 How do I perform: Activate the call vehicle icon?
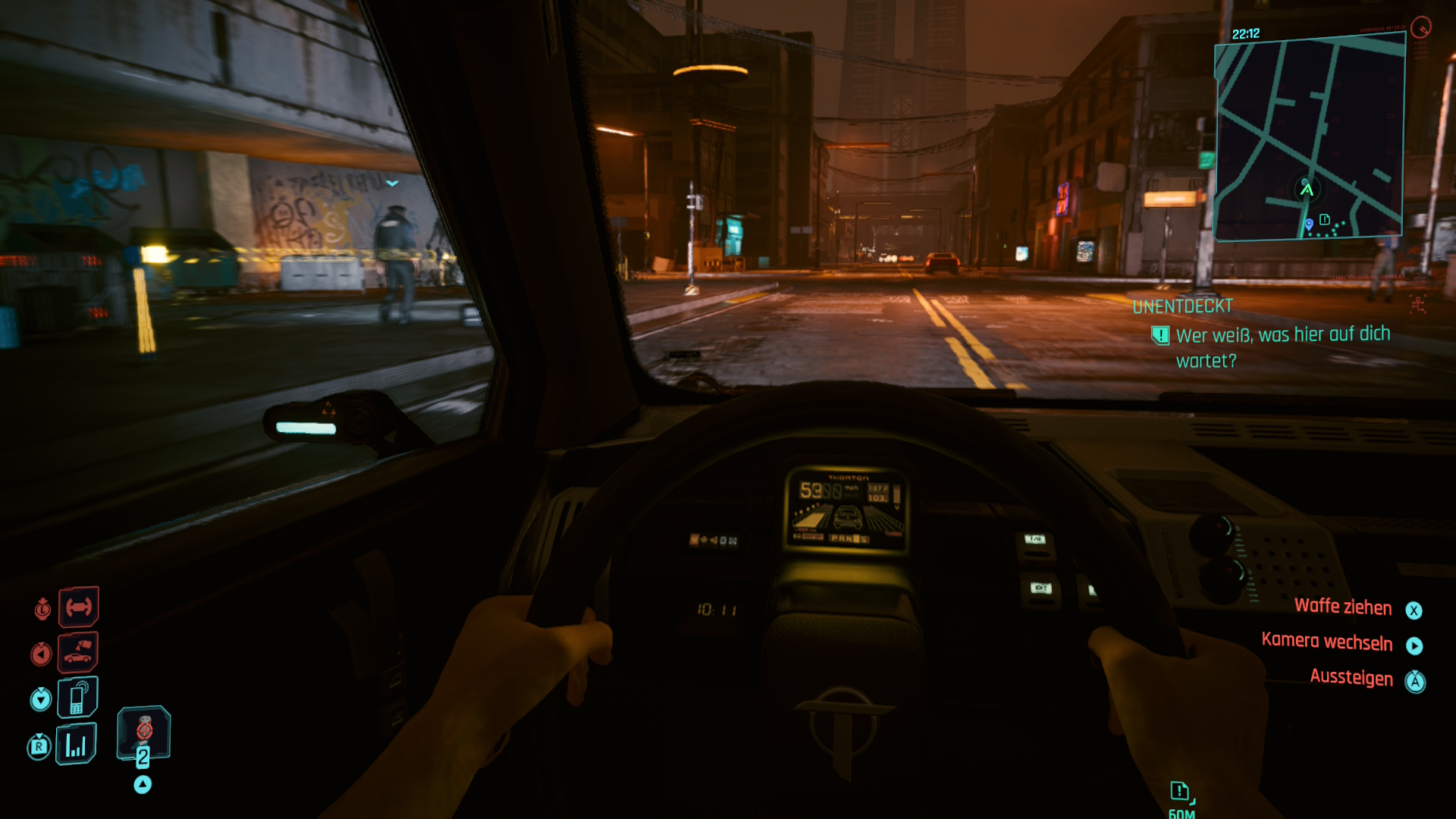tap(78, 652)
